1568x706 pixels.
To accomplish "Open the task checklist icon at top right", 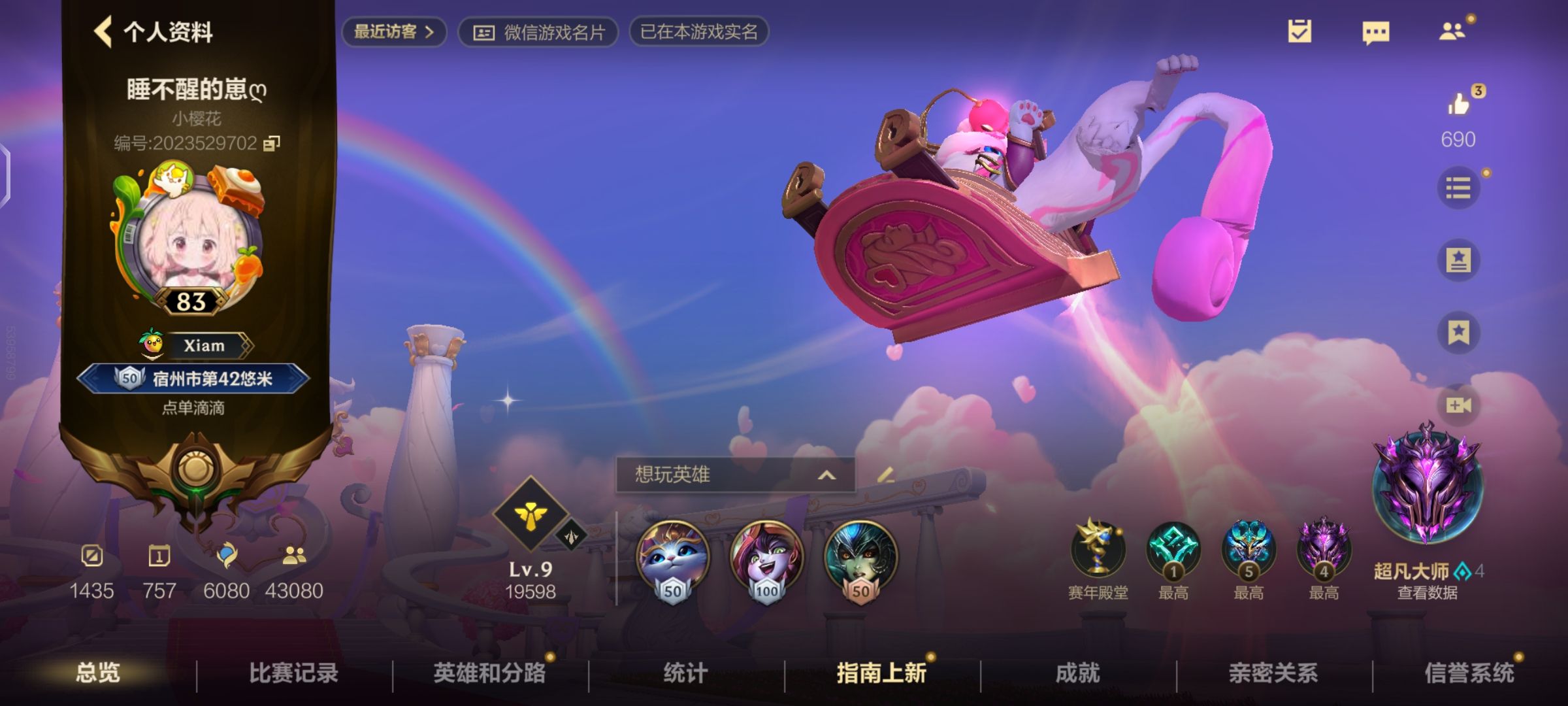I will pos(1300,31).
